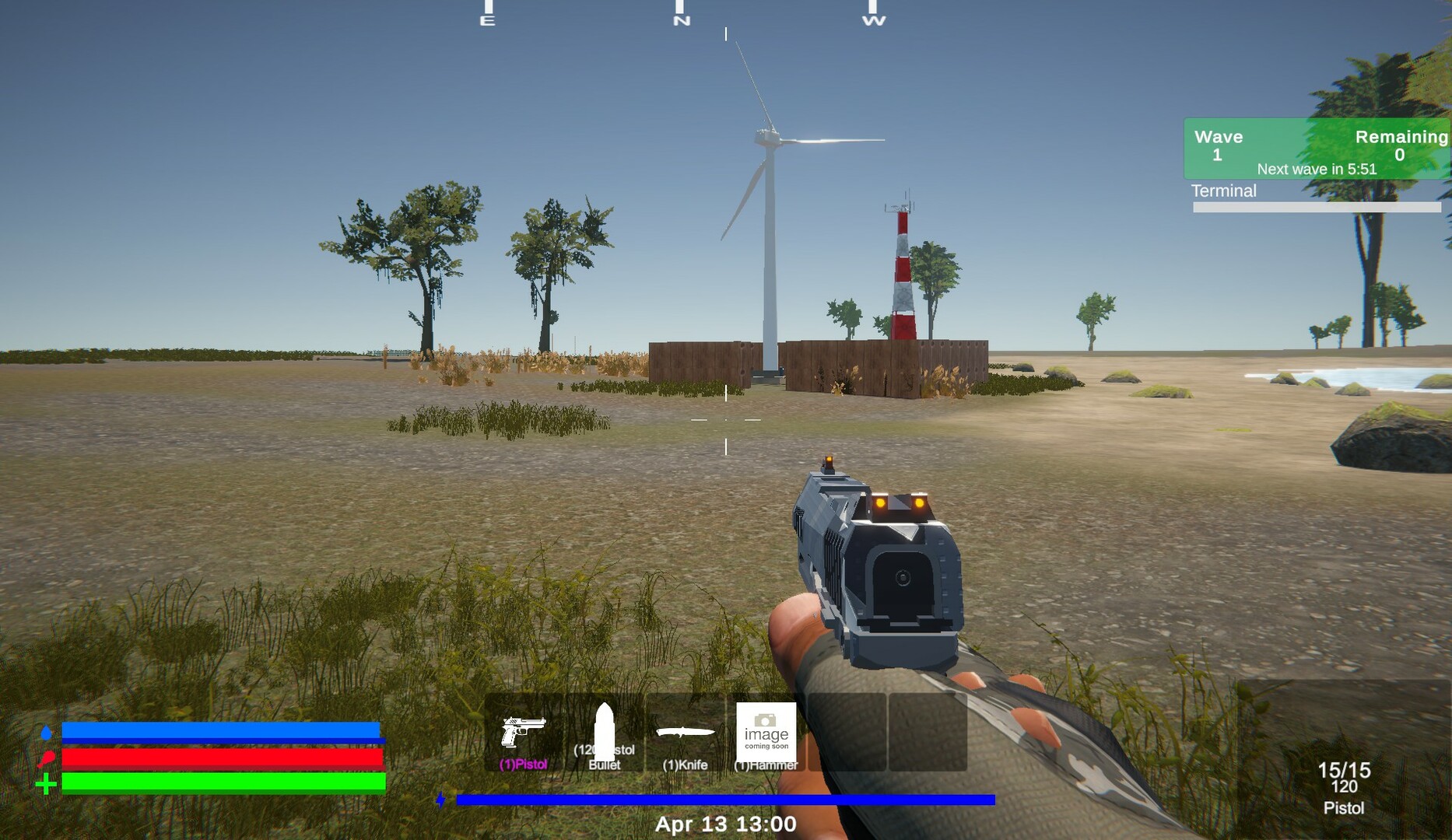Click the red blood drop health icon
Screen dimensions: 1452x840
coord(47,758)
